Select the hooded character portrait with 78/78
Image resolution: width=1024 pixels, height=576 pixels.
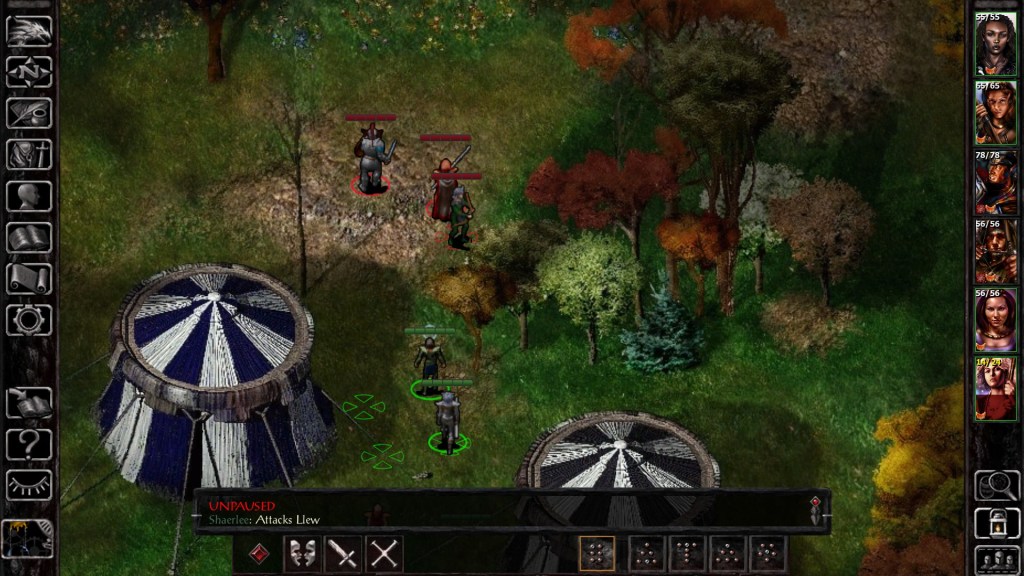[995, 183]
